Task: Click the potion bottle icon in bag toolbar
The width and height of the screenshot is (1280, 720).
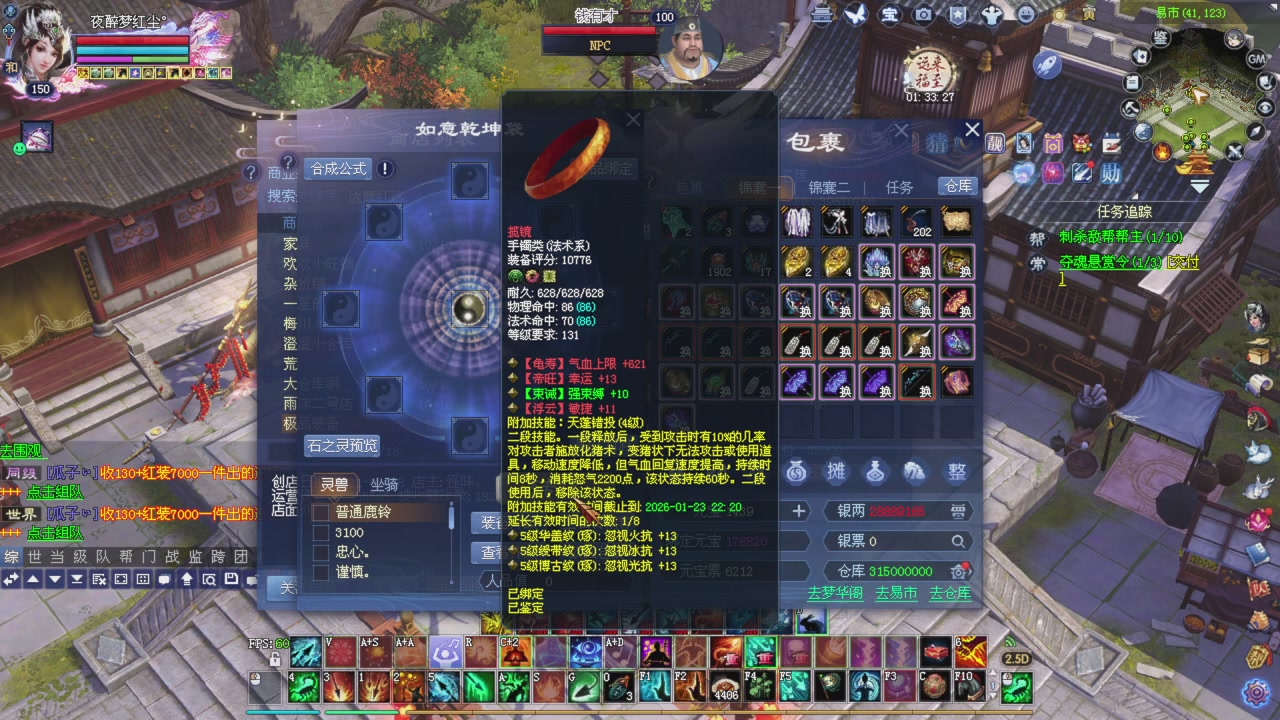Action: (876, 471)
